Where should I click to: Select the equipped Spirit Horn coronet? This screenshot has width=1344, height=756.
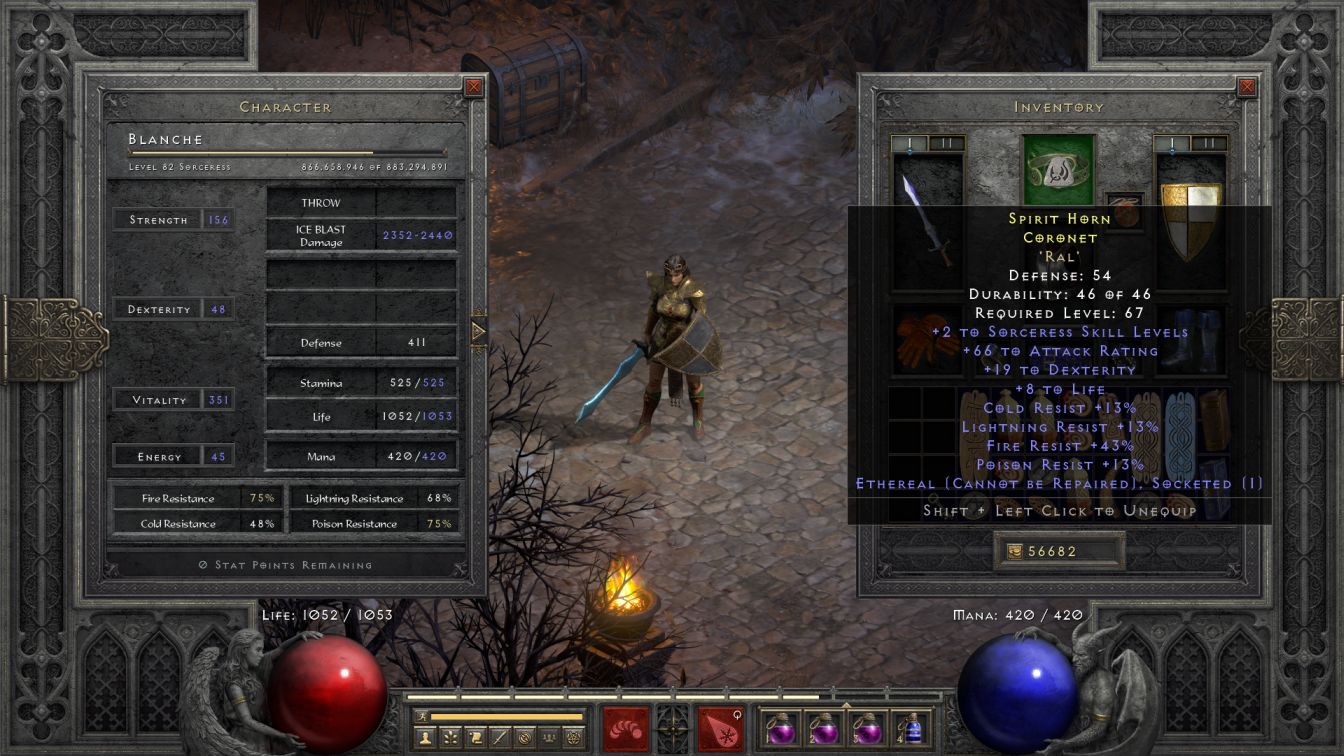point(1055,169)
